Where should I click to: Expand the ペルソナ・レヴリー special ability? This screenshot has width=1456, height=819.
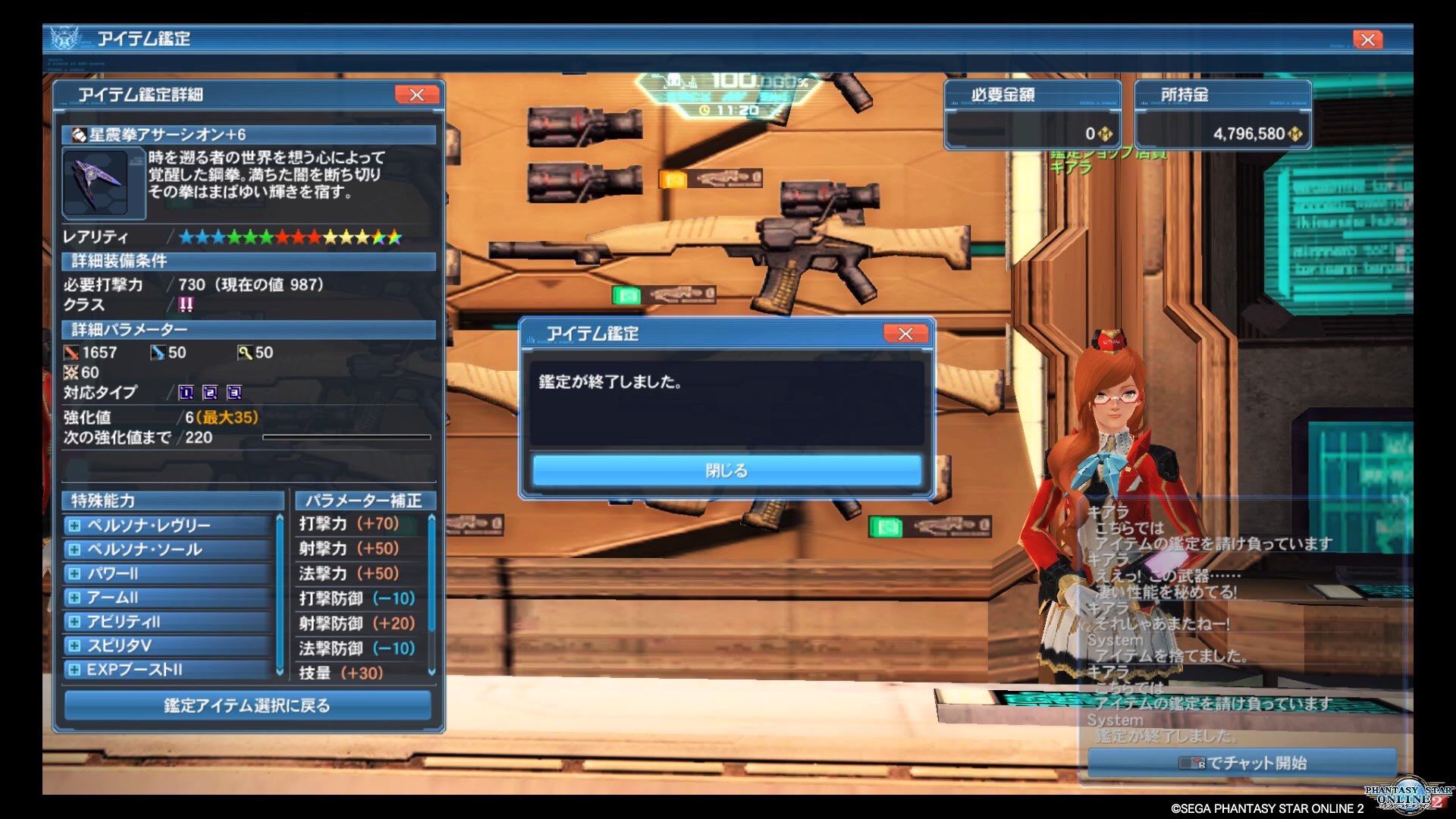click(x=74, y=526)
